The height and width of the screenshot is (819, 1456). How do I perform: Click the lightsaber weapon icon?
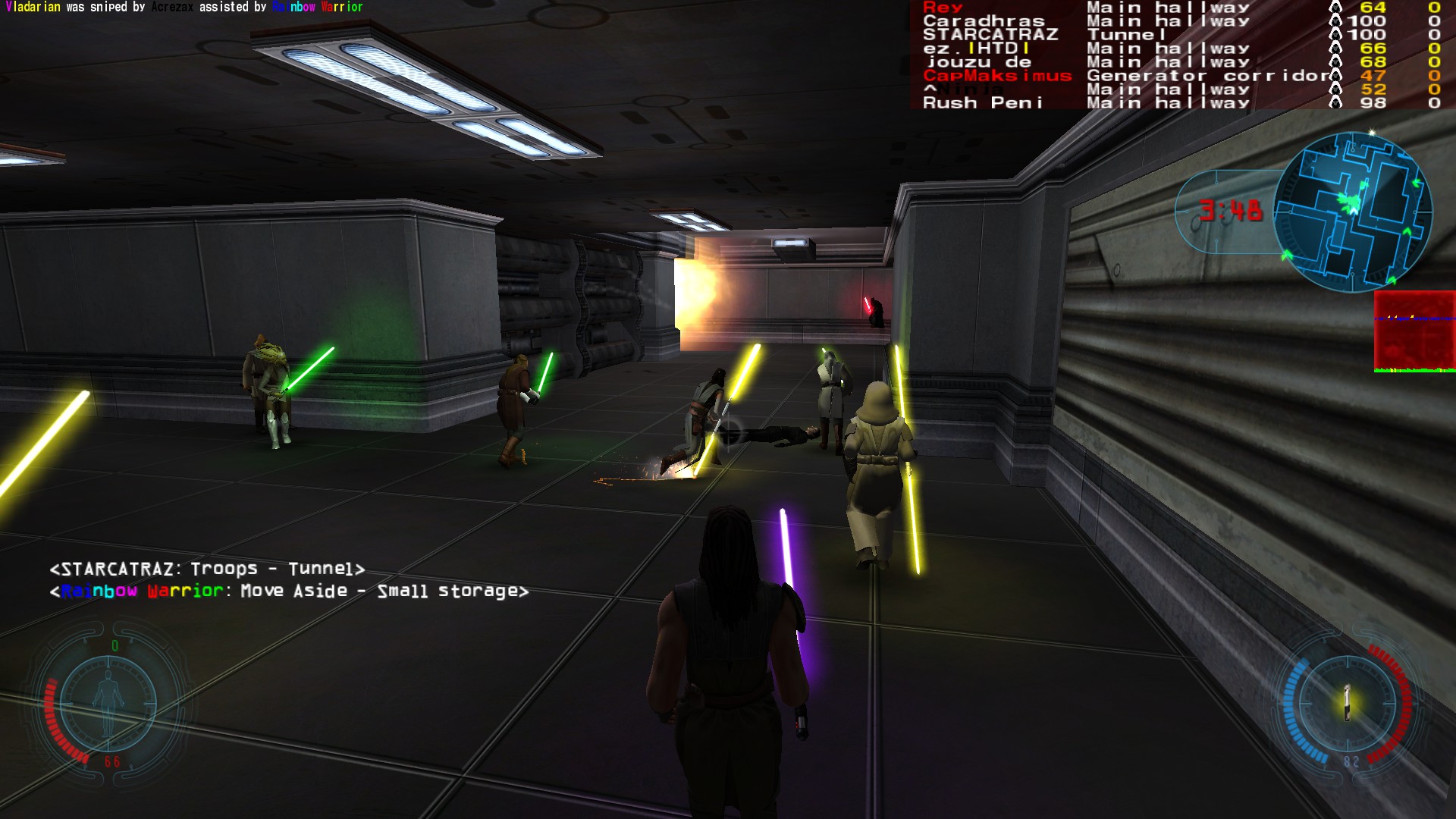pyautogui.click(x=1347, y=702)
